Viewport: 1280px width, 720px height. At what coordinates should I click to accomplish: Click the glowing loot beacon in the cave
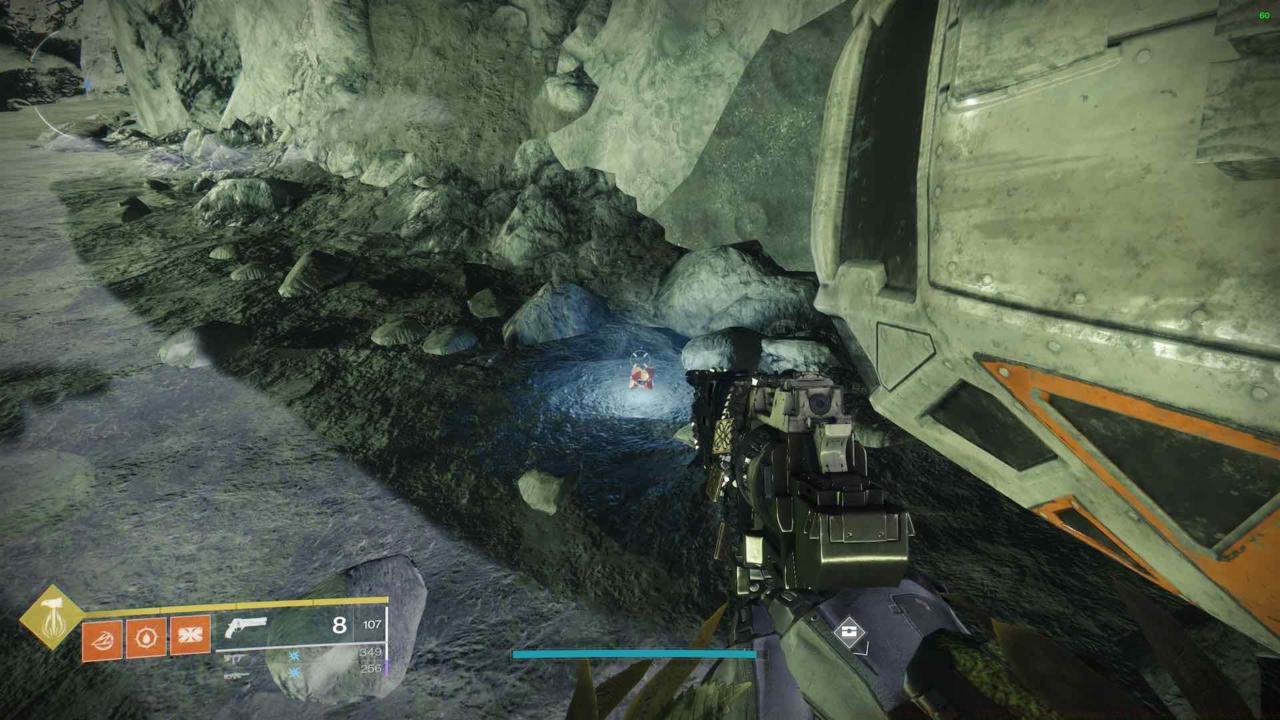642,377
